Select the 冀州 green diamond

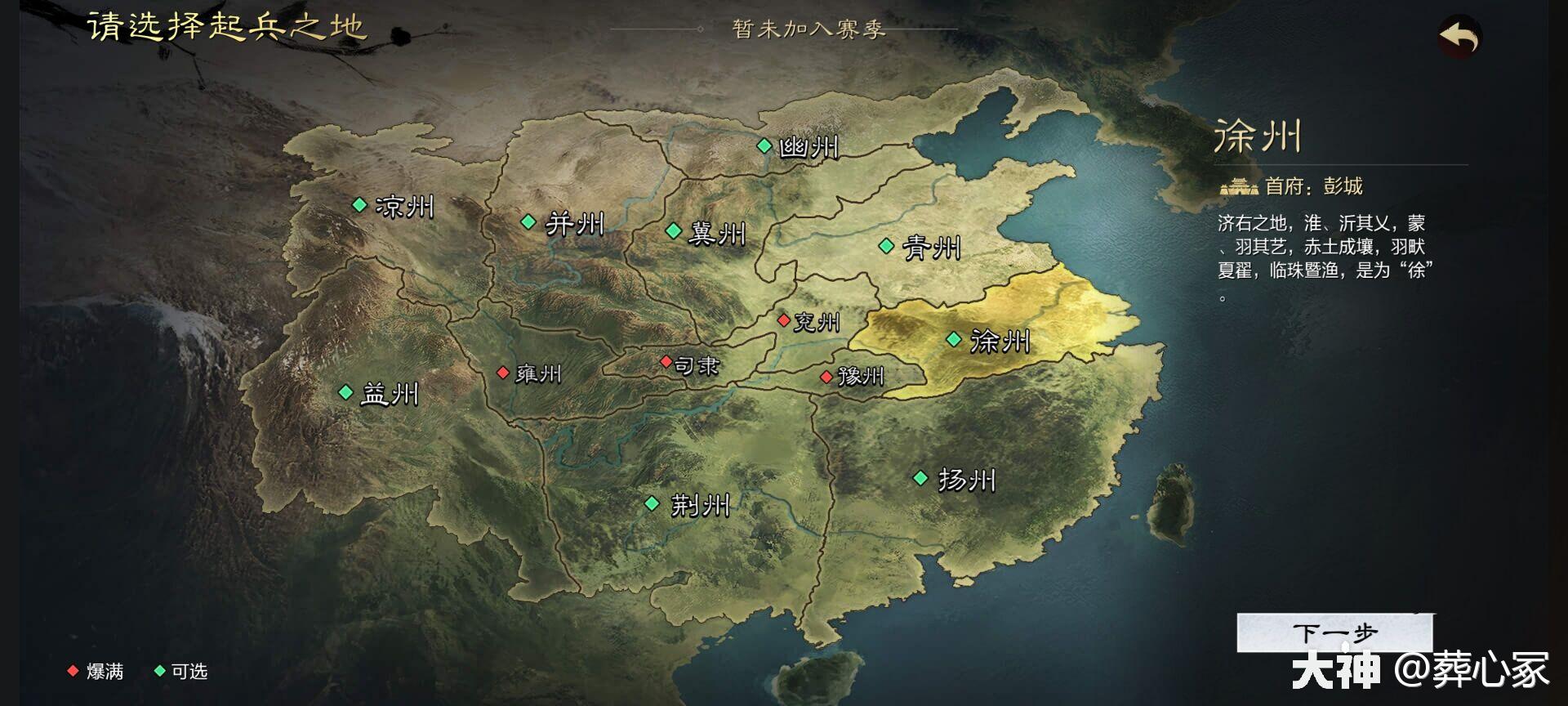pos(675,232)
